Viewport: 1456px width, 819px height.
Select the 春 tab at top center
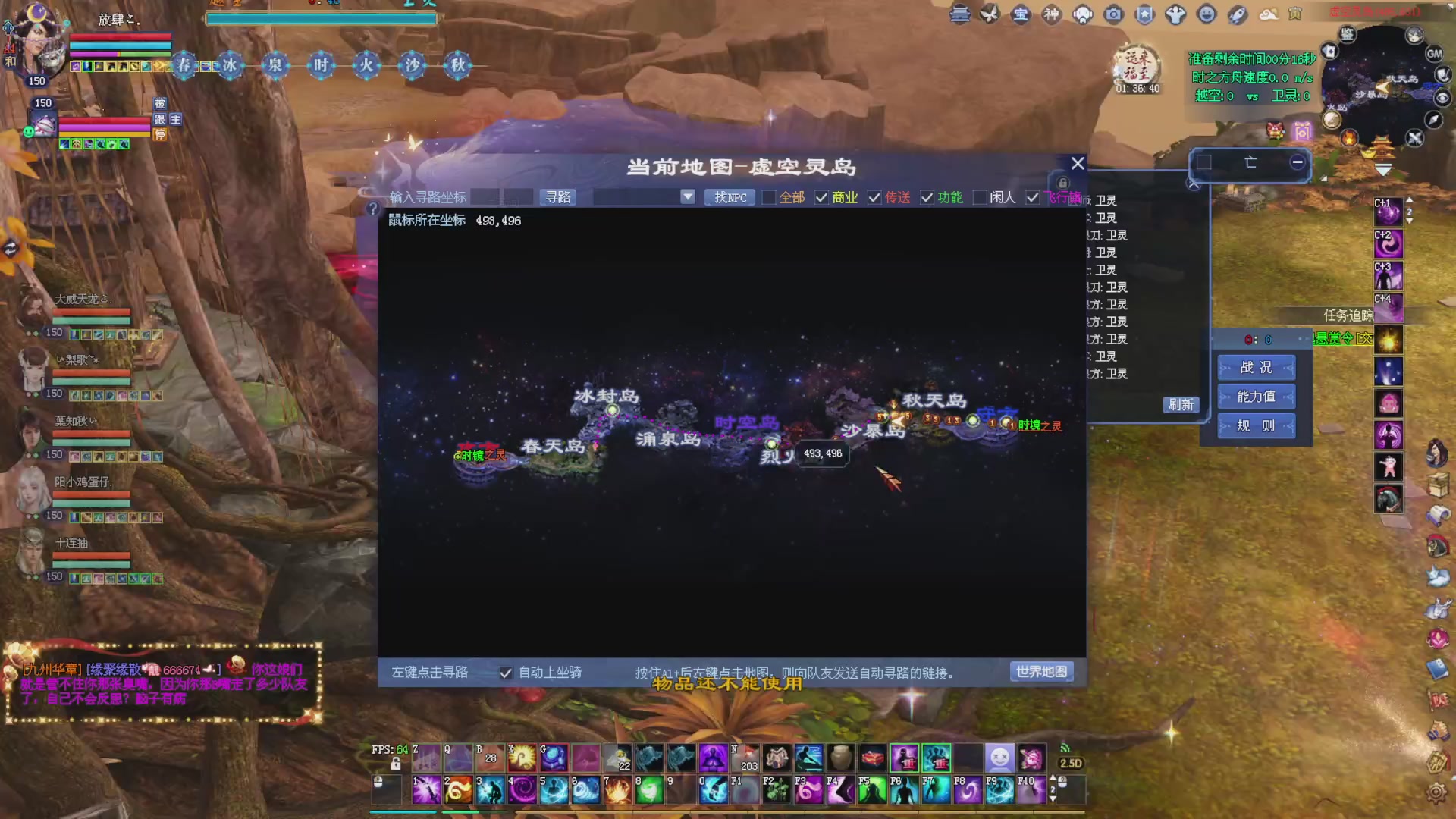click(x=184, y=66)
